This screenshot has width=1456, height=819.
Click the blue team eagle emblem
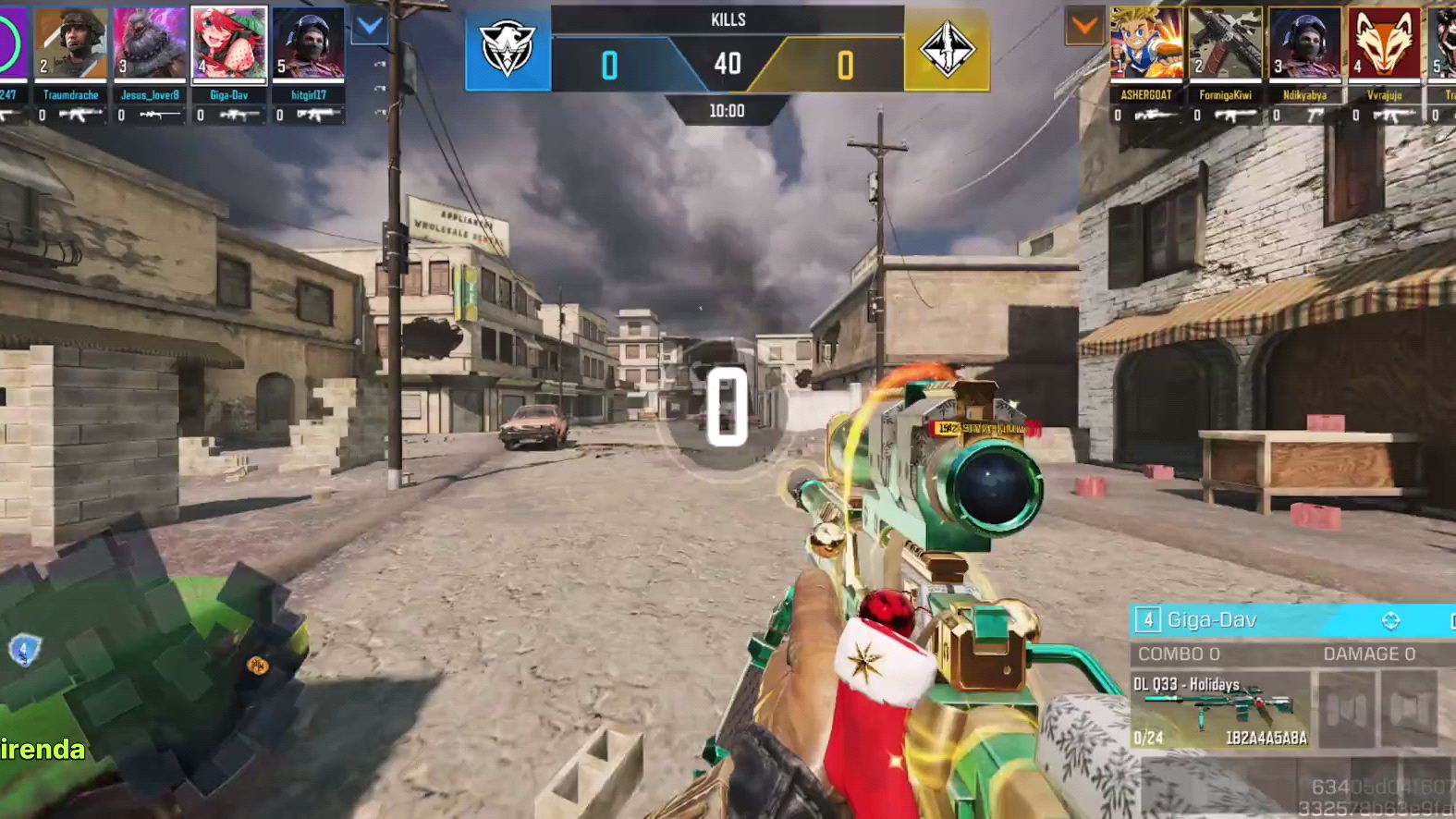508,51
